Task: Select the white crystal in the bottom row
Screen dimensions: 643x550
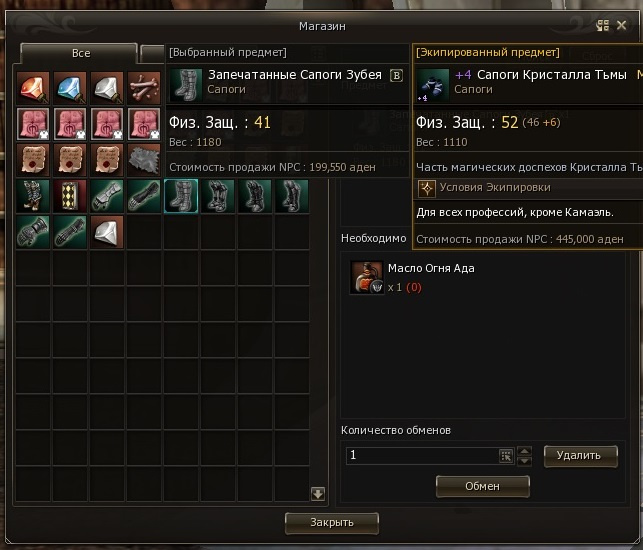Action: 107,232
